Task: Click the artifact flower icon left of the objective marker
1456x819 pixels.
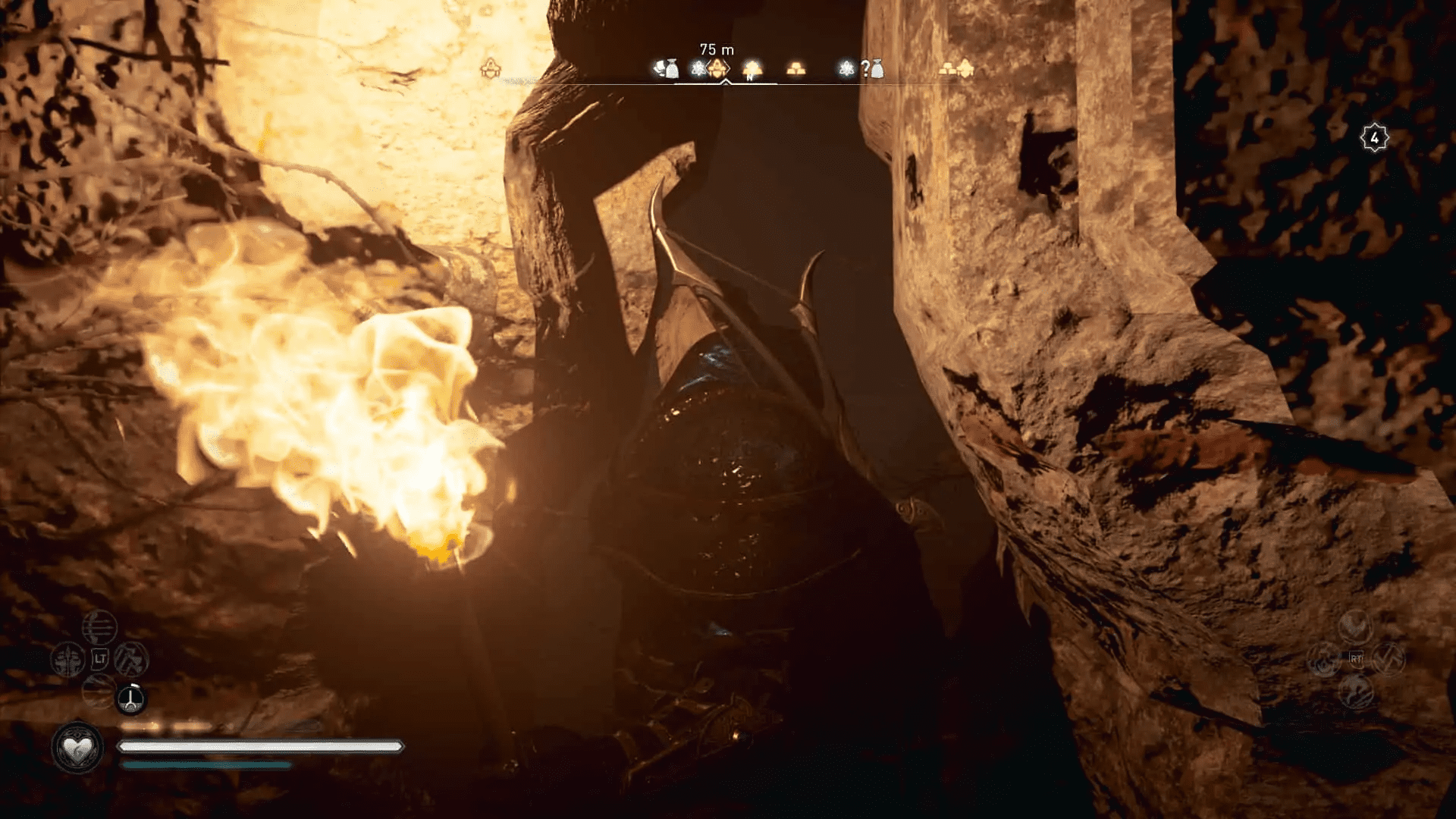Action: tap(696, 68)
